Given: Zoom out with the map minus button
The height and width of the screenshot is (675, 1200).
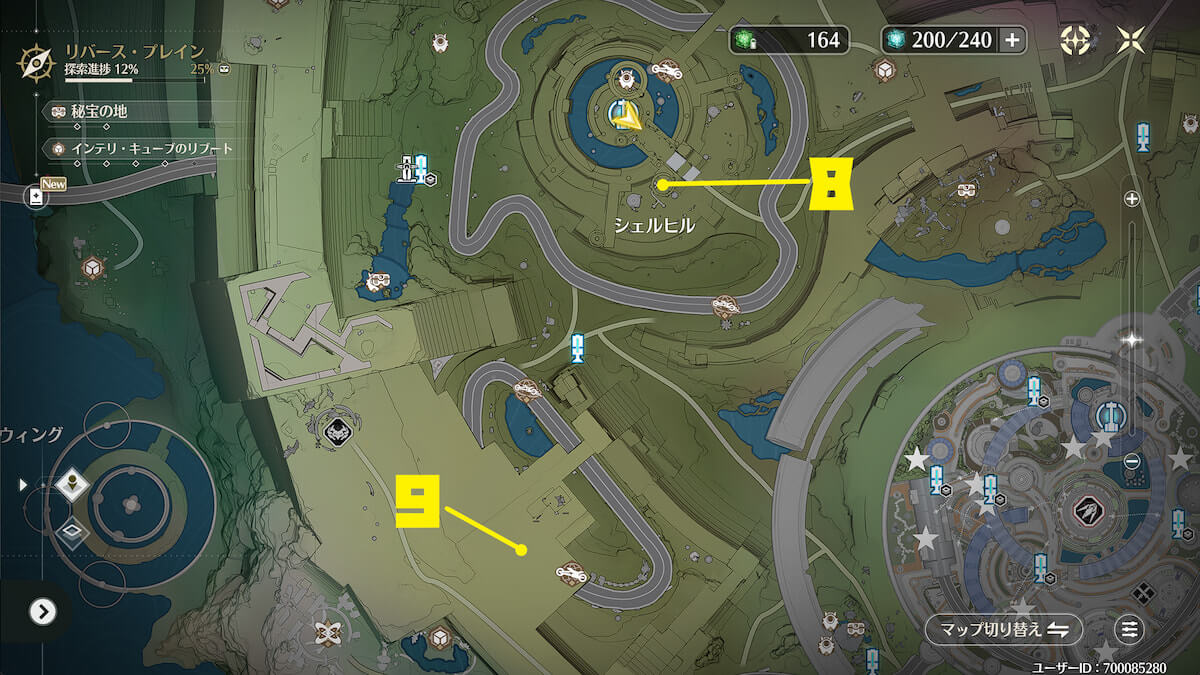Looking at the screenshot, I should point(1132,461).
